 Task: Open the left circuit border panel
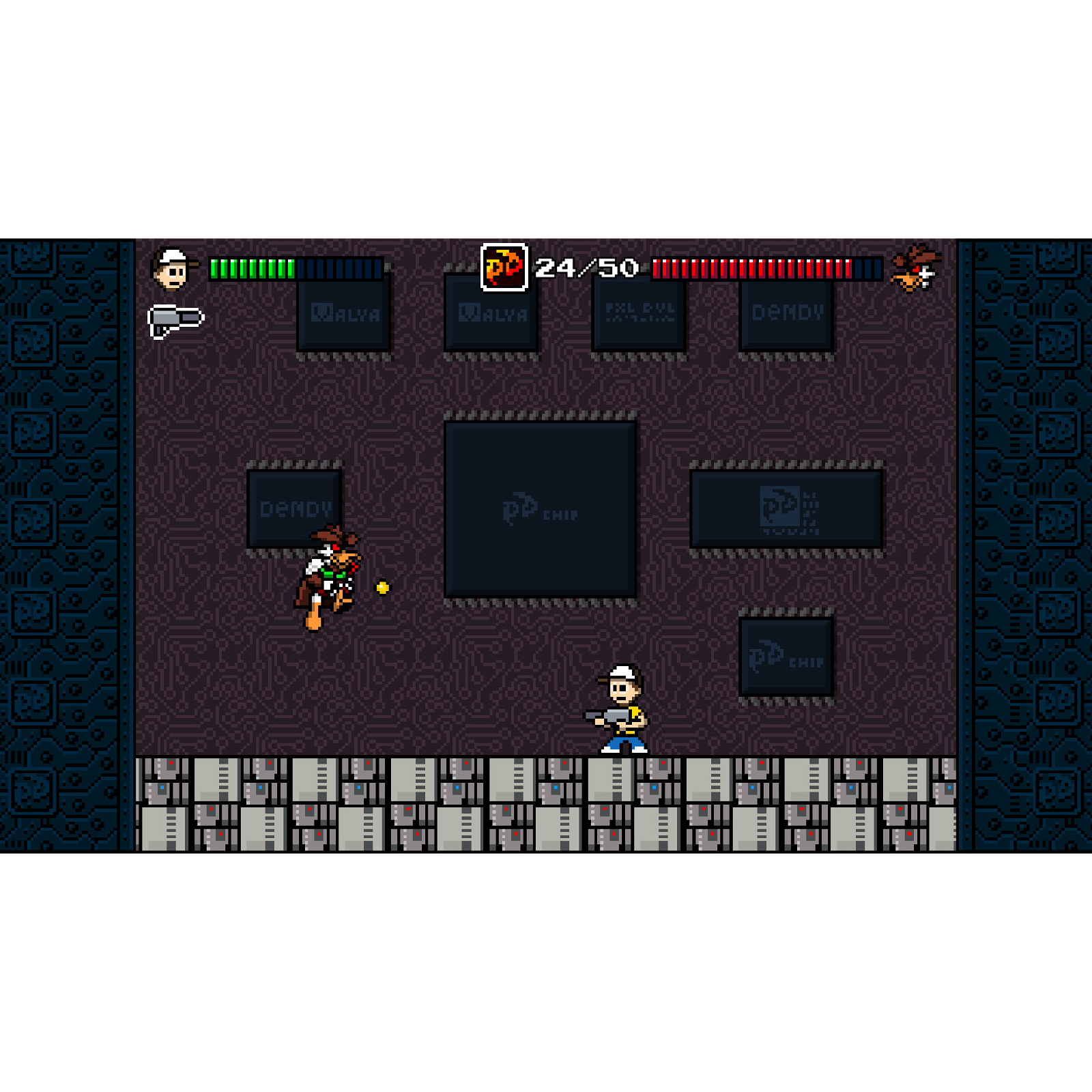65,546
